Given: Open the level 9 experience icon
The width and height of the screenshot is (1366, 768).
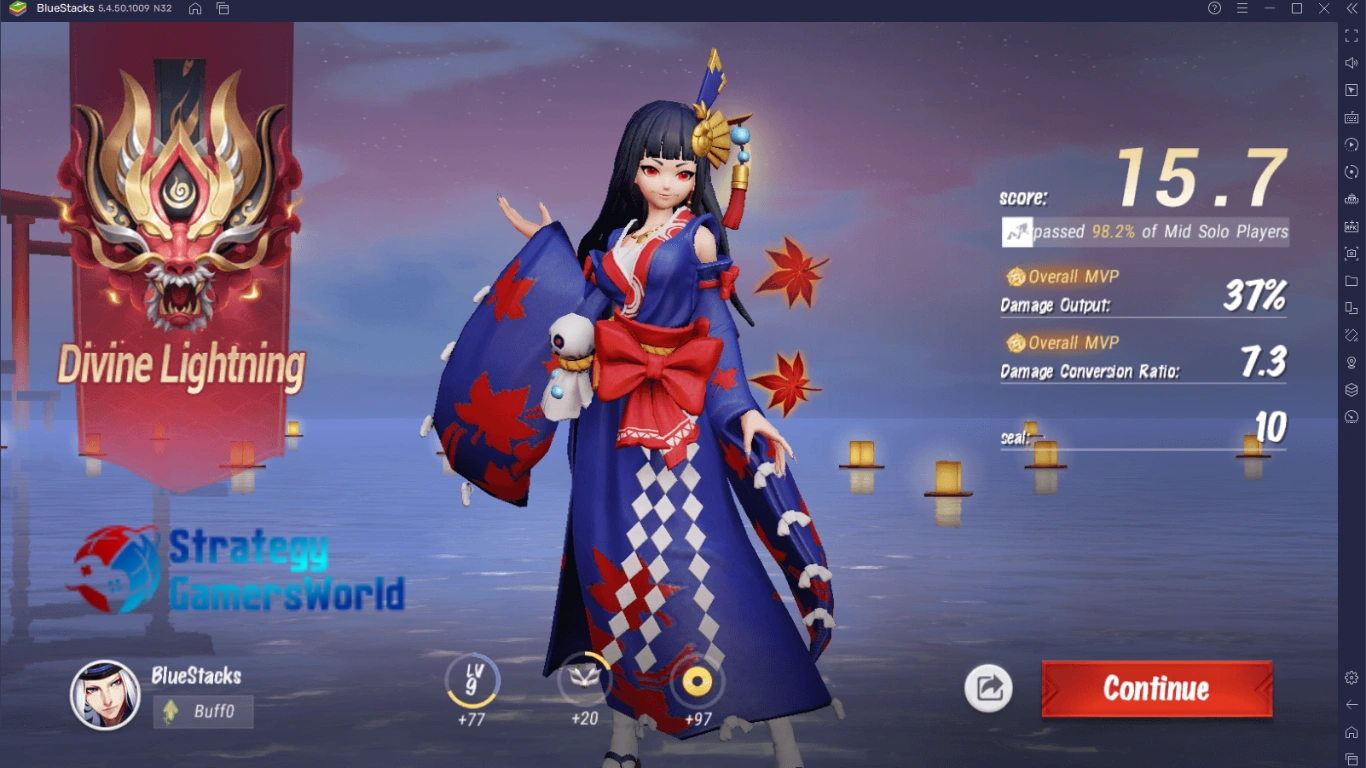Looking at the screenshot, I should point(471,682).
